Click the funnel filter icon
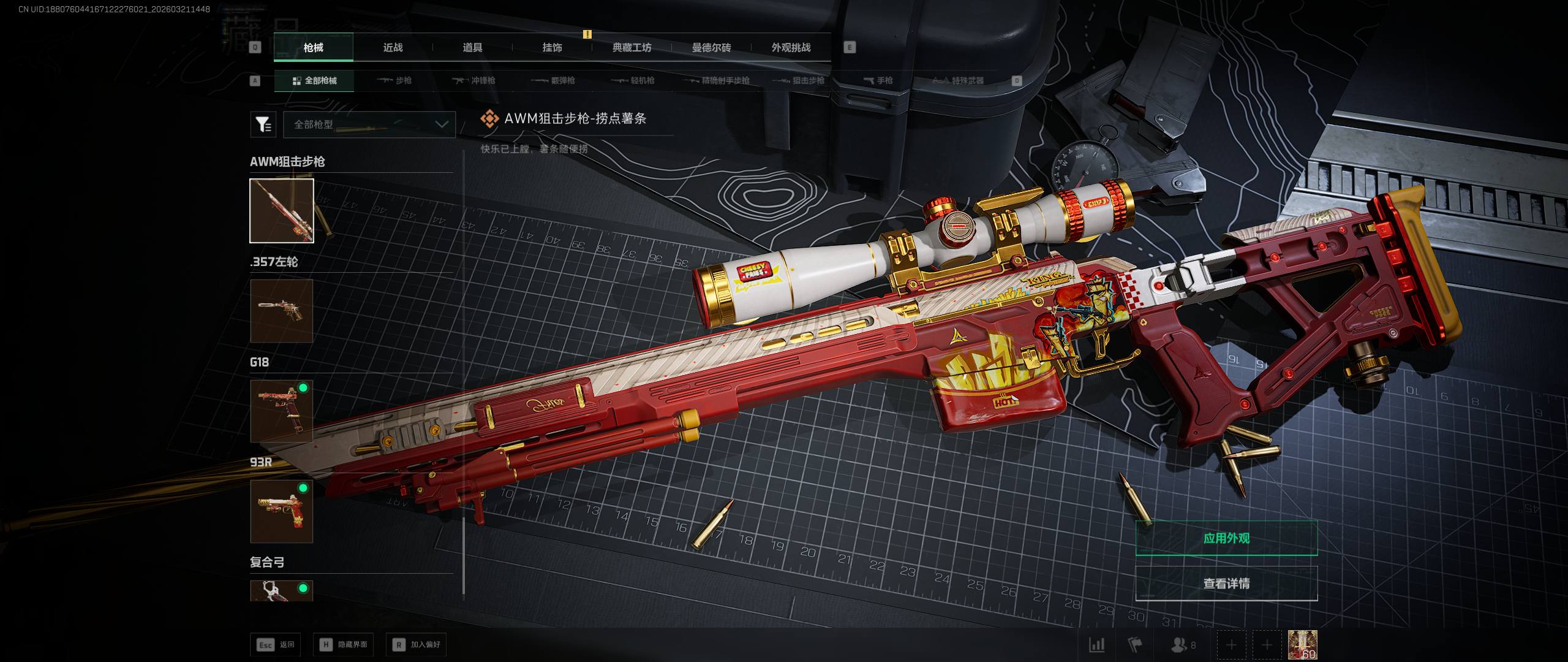 263,124
